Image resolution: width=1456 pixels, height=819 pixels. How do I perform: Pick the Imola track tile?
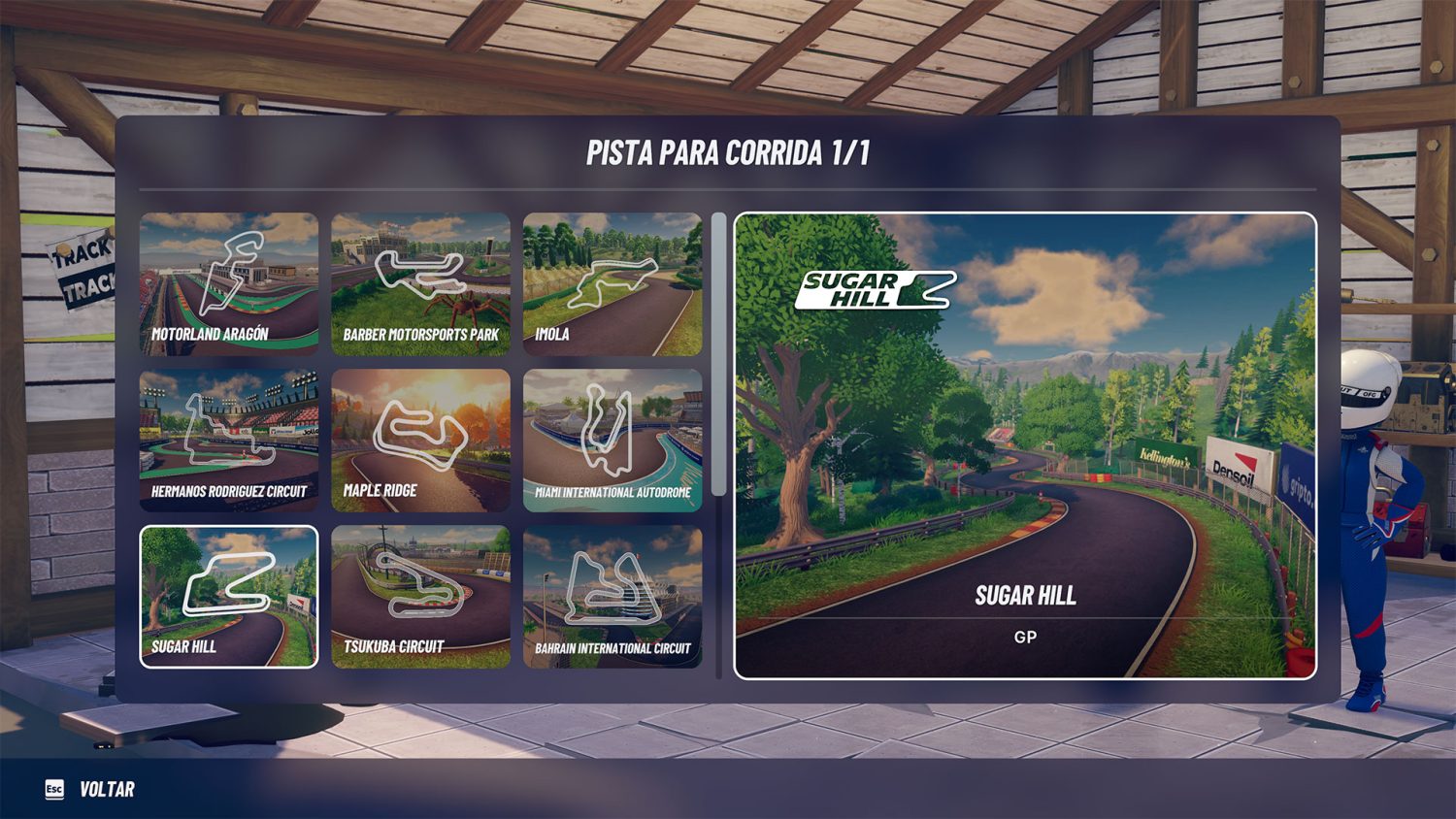pyautogui.click(x=612, y=283)
